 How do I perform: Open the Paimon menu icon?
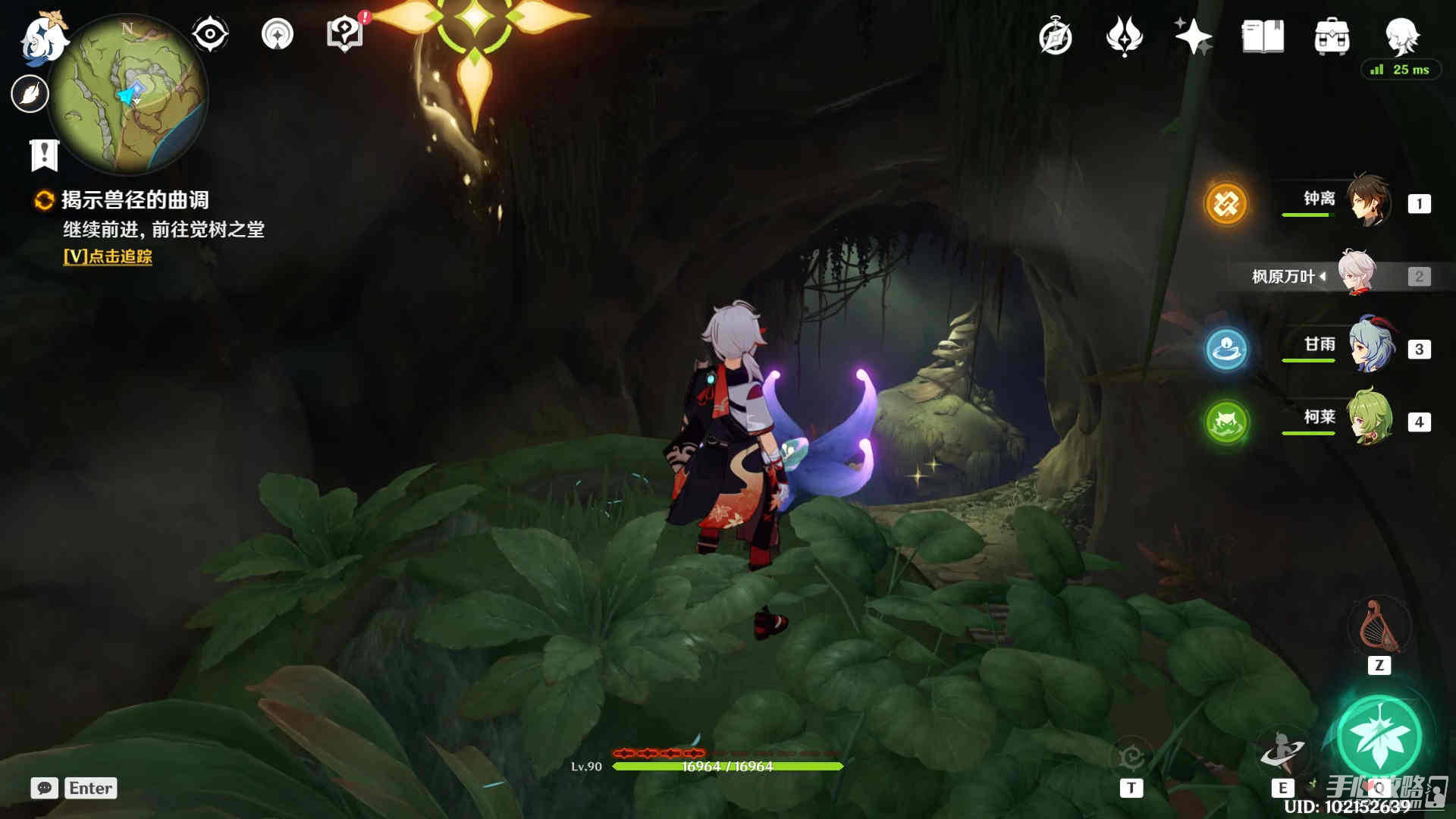point(42,38)
